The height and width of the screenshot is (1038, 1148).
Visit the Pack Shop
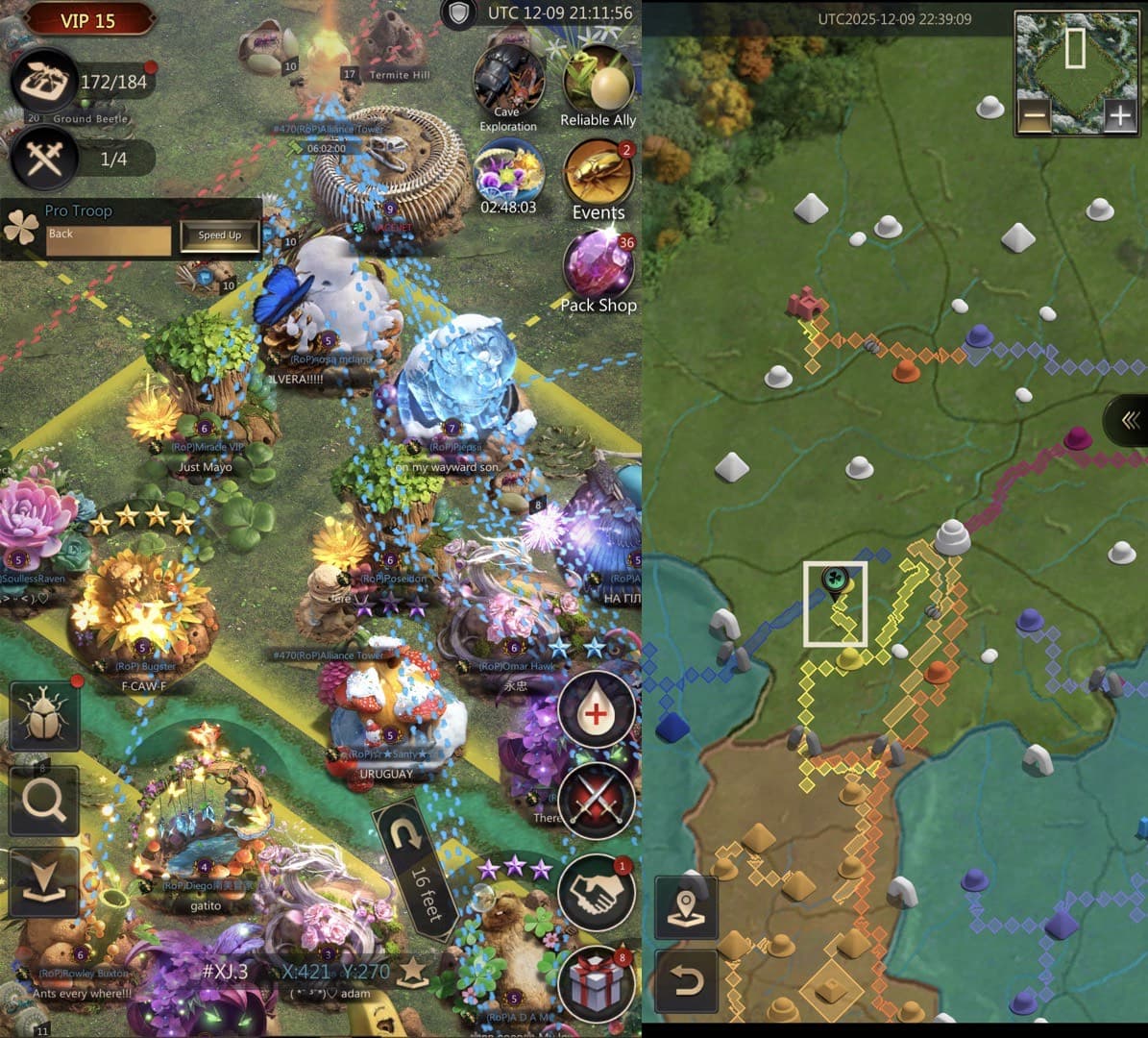[x=598, y=268]
